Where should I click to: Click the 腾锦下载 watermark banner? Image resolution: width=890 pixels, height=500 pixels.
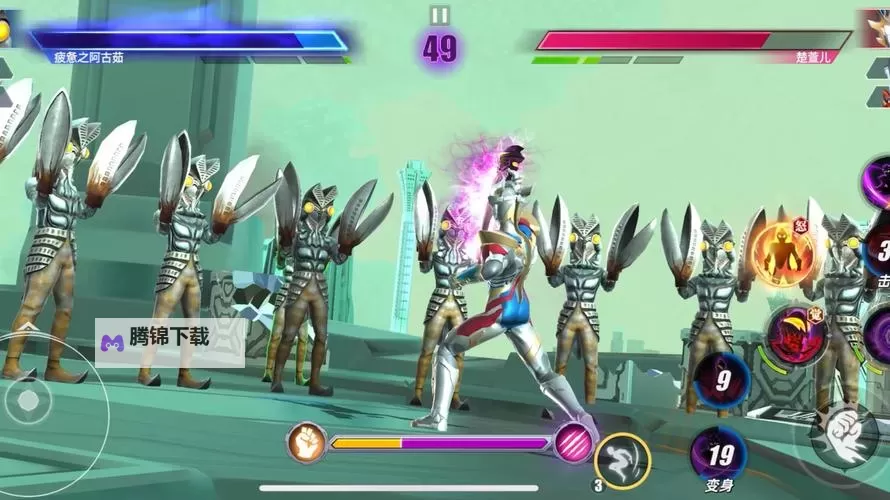[170, 337]
